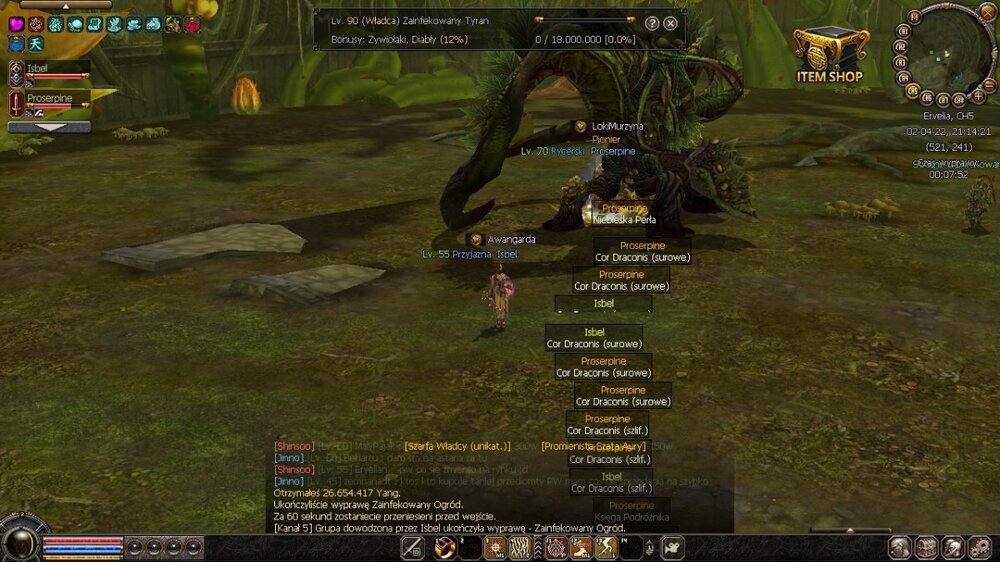Collapse the top buff bar arrow

point(66,5)
